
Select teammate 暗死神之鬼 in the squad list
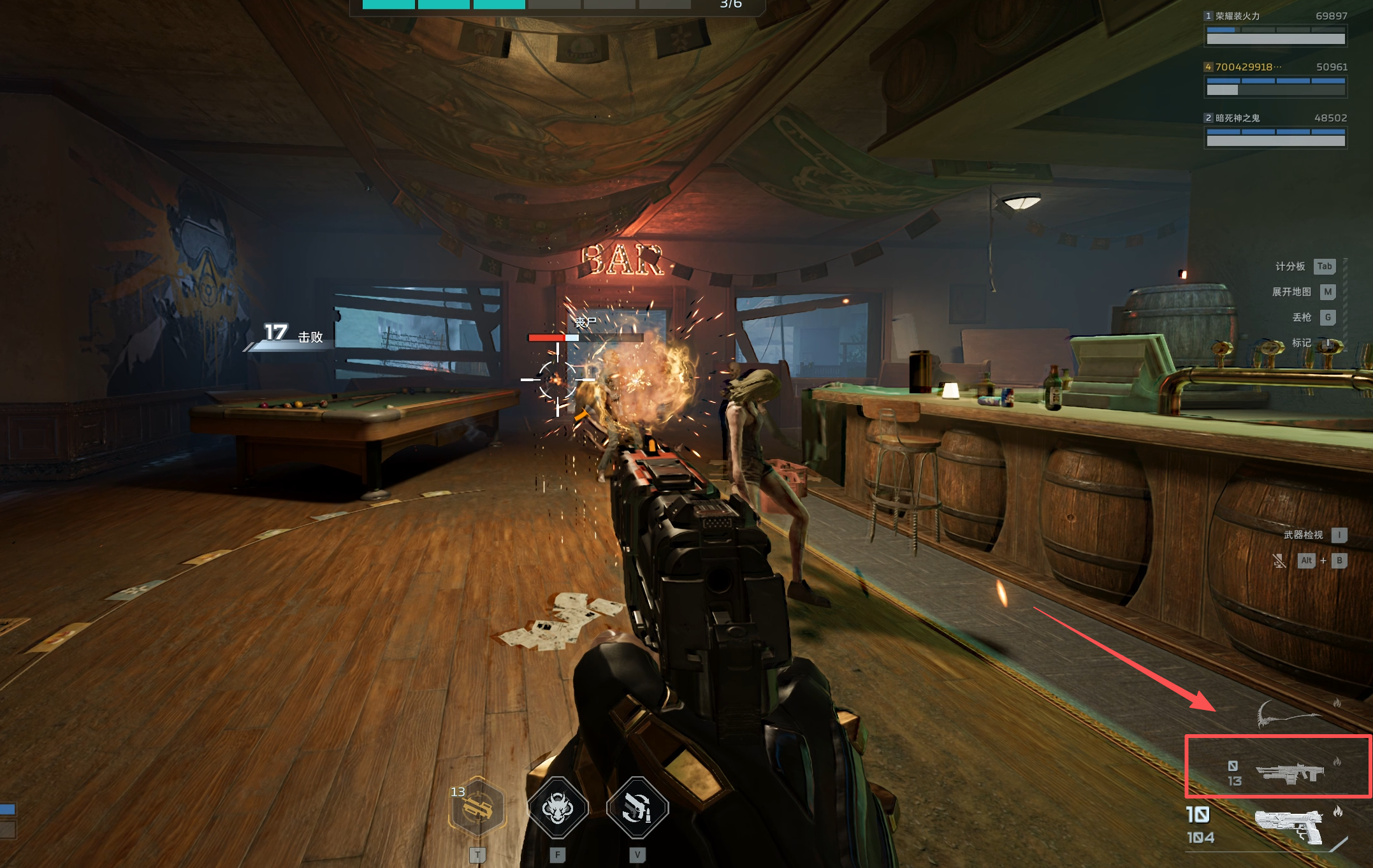coord(1275,131)
